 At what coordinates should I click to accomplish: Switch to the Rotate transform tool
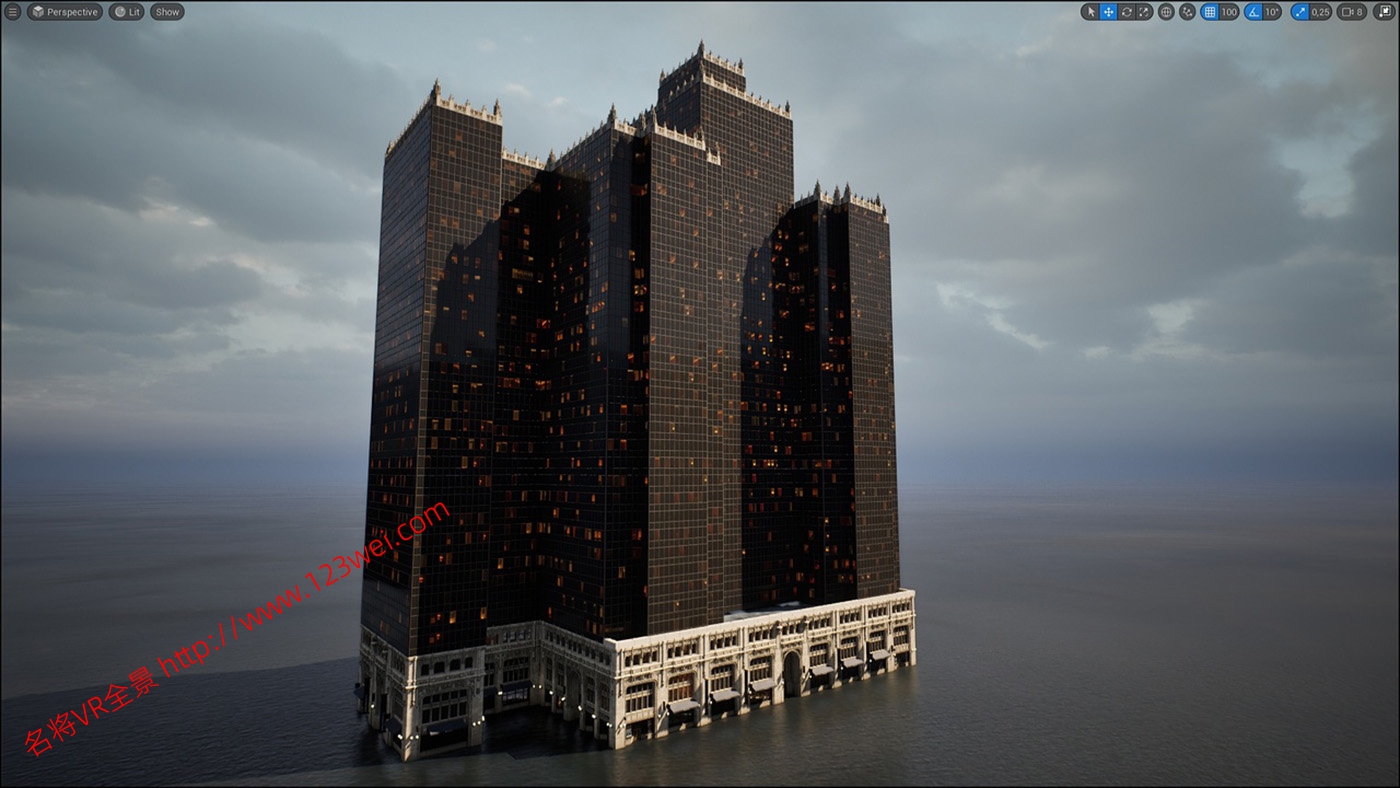(x=1127, y=11)
